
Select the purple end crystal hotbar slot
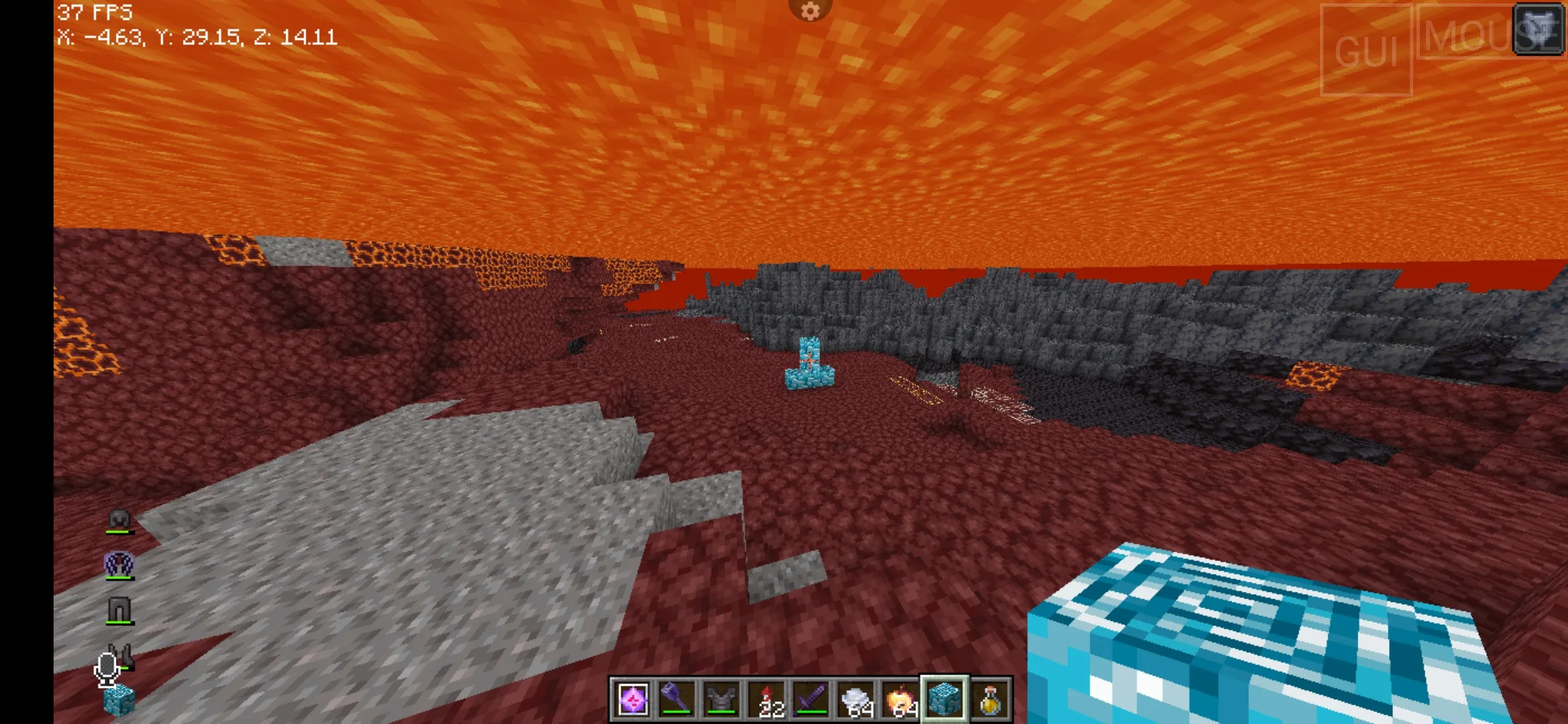pos(632,700)
